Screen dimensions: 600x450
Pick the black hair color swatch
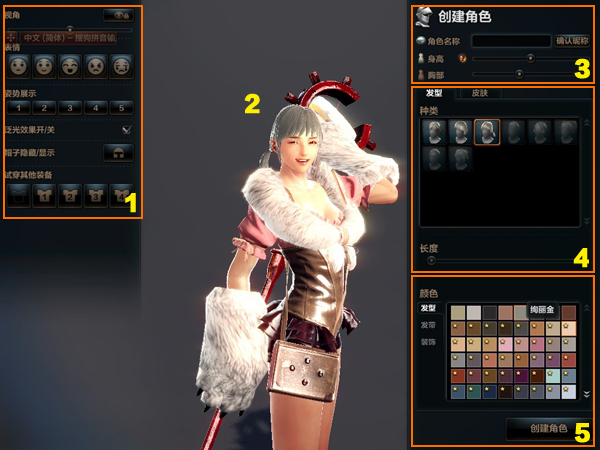489,313
